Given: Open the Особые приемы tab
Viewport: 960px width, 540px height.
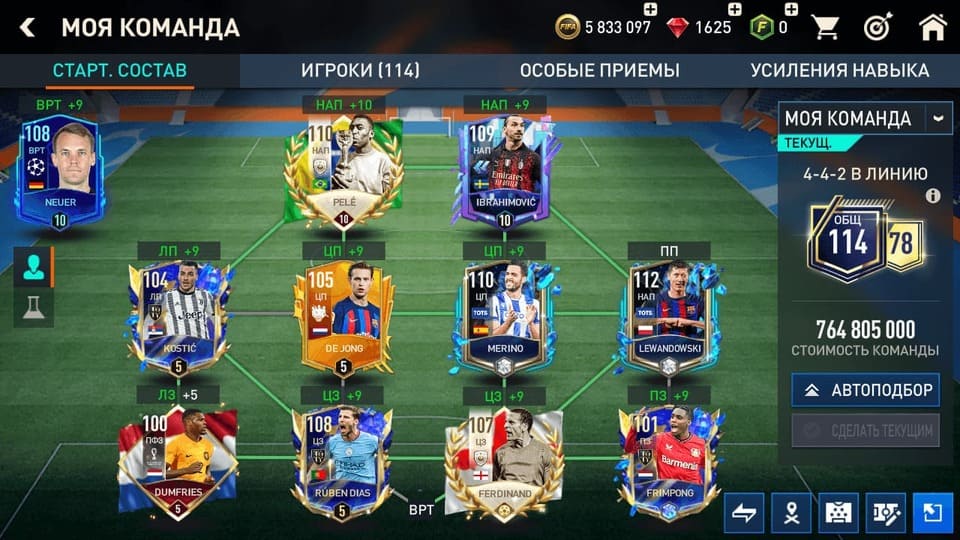Looking at the screenshot, I should [x=599, y=70].
